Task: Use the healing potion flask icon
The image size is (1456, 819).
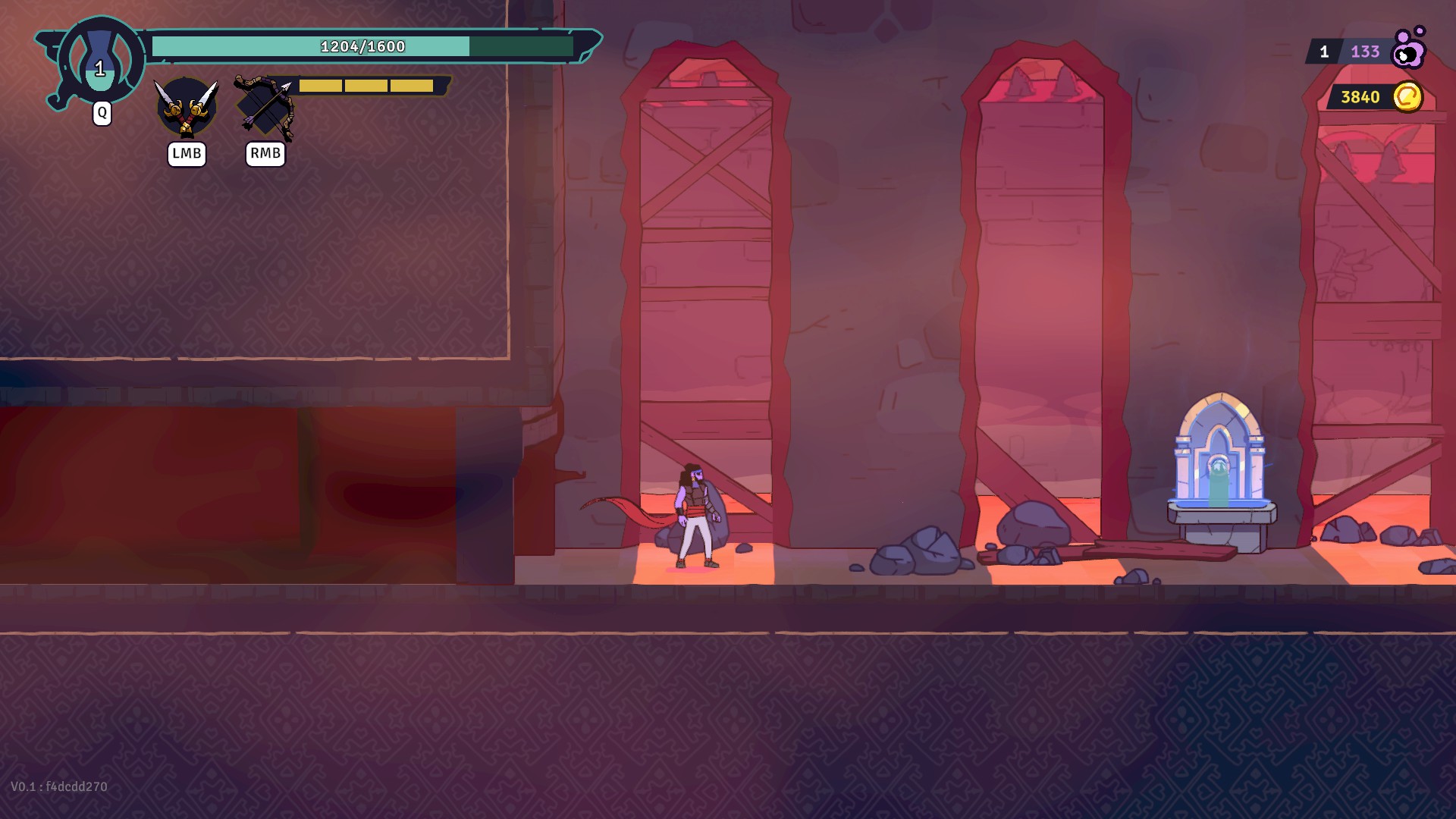Action: [100, 61]
